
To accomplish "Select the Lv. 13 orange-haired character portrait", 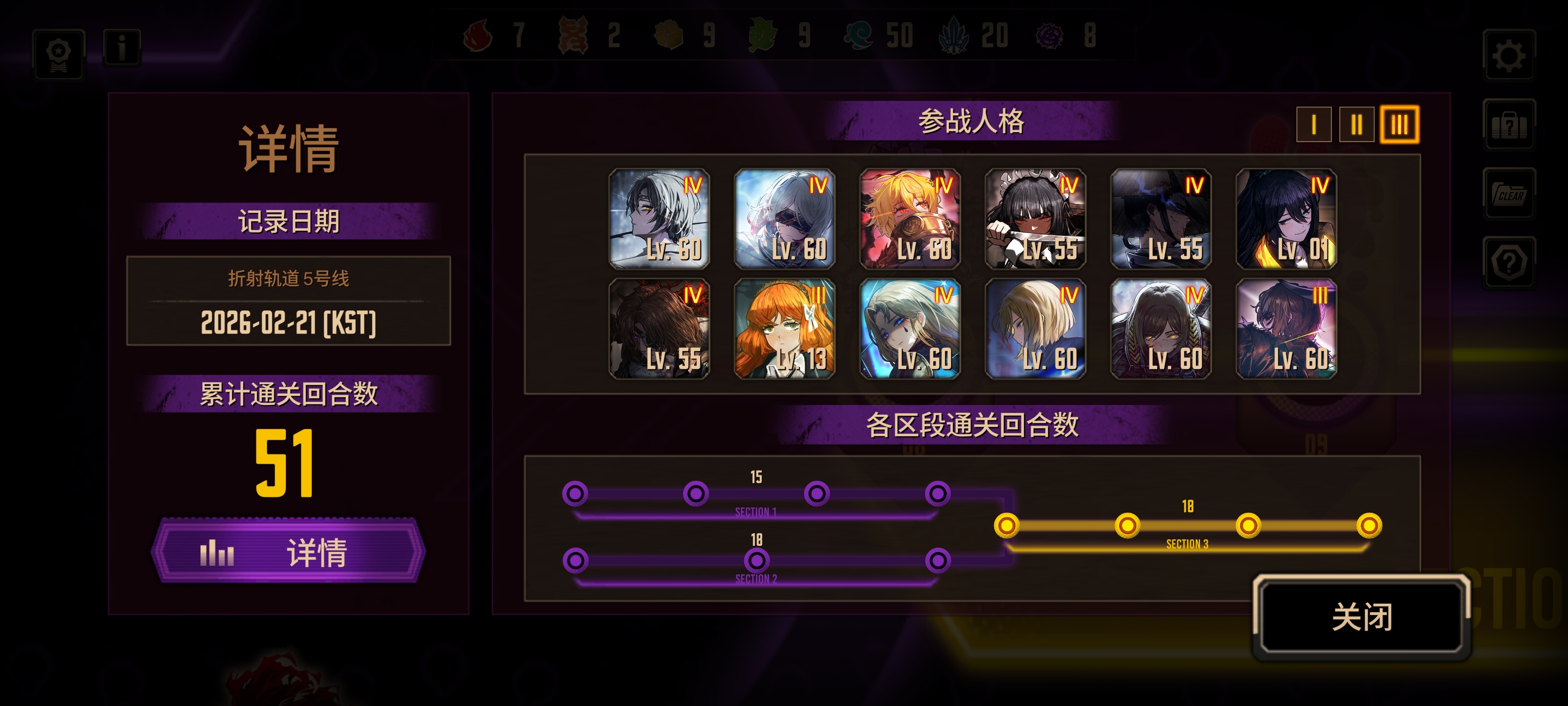I will [784, 331].
